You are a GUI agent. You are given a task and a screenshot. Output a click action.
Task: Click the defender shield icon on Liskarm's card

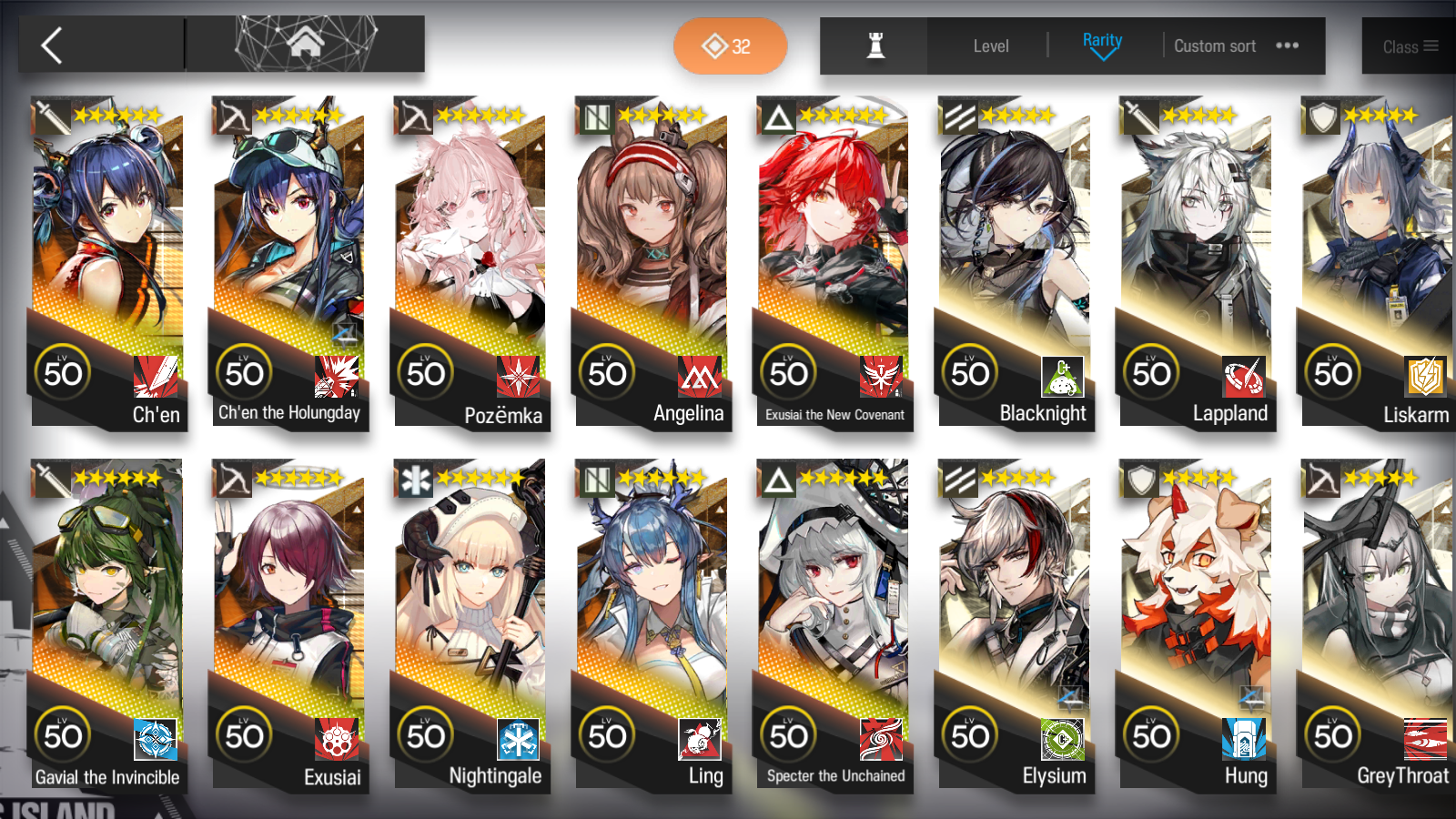(x=1322, y=114)
